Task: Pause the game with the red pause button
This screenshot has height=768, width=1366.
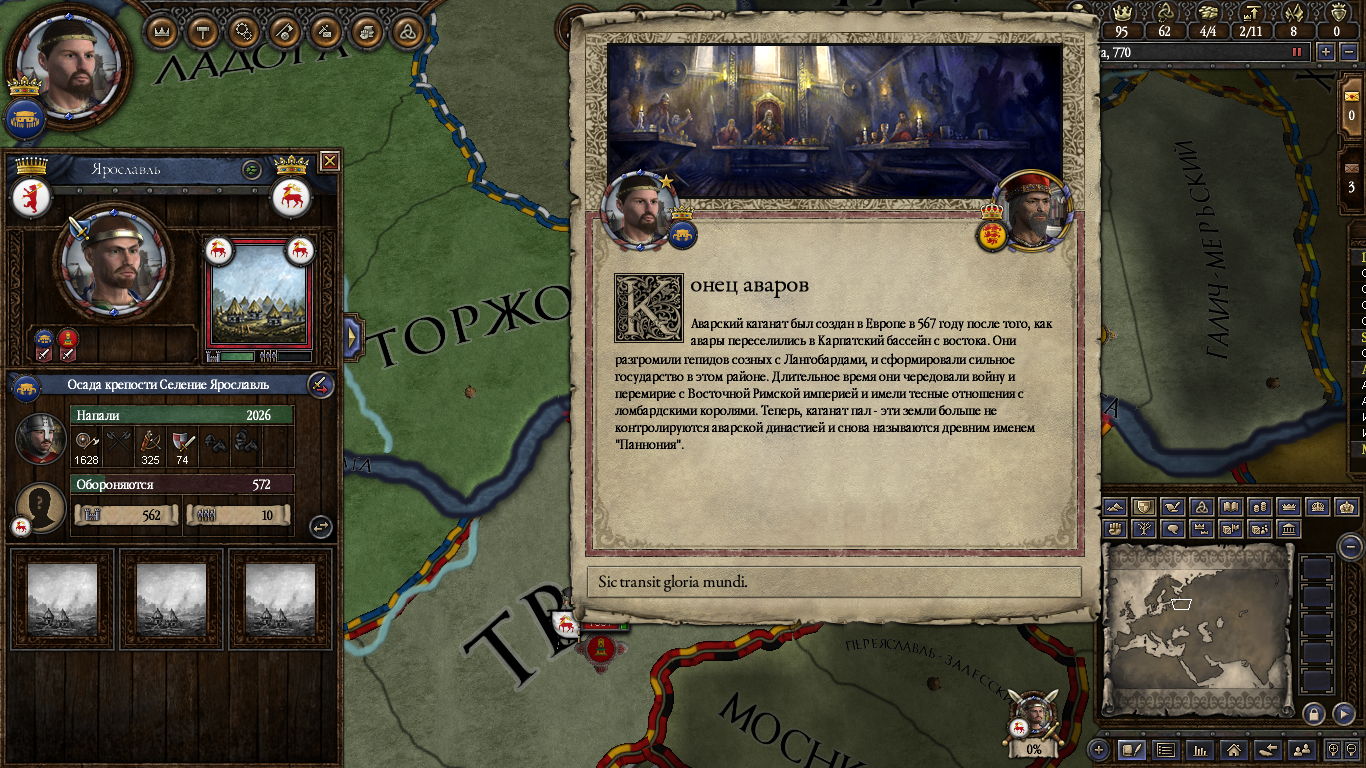Action: (x=1298, y=52)
